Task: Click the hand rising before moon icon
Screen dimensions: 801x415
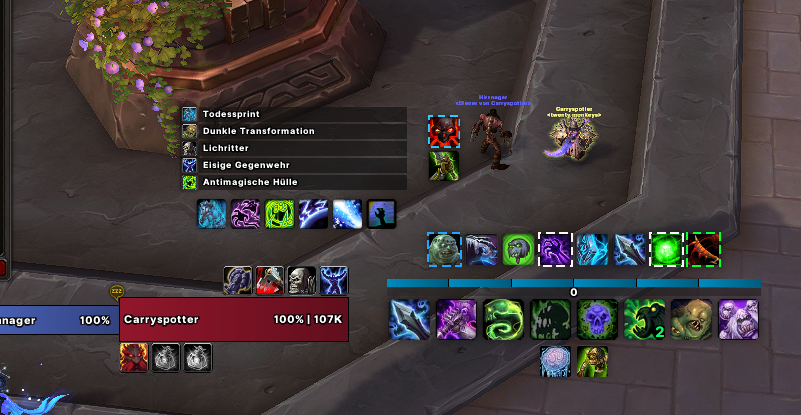Action: coord(381,214)
